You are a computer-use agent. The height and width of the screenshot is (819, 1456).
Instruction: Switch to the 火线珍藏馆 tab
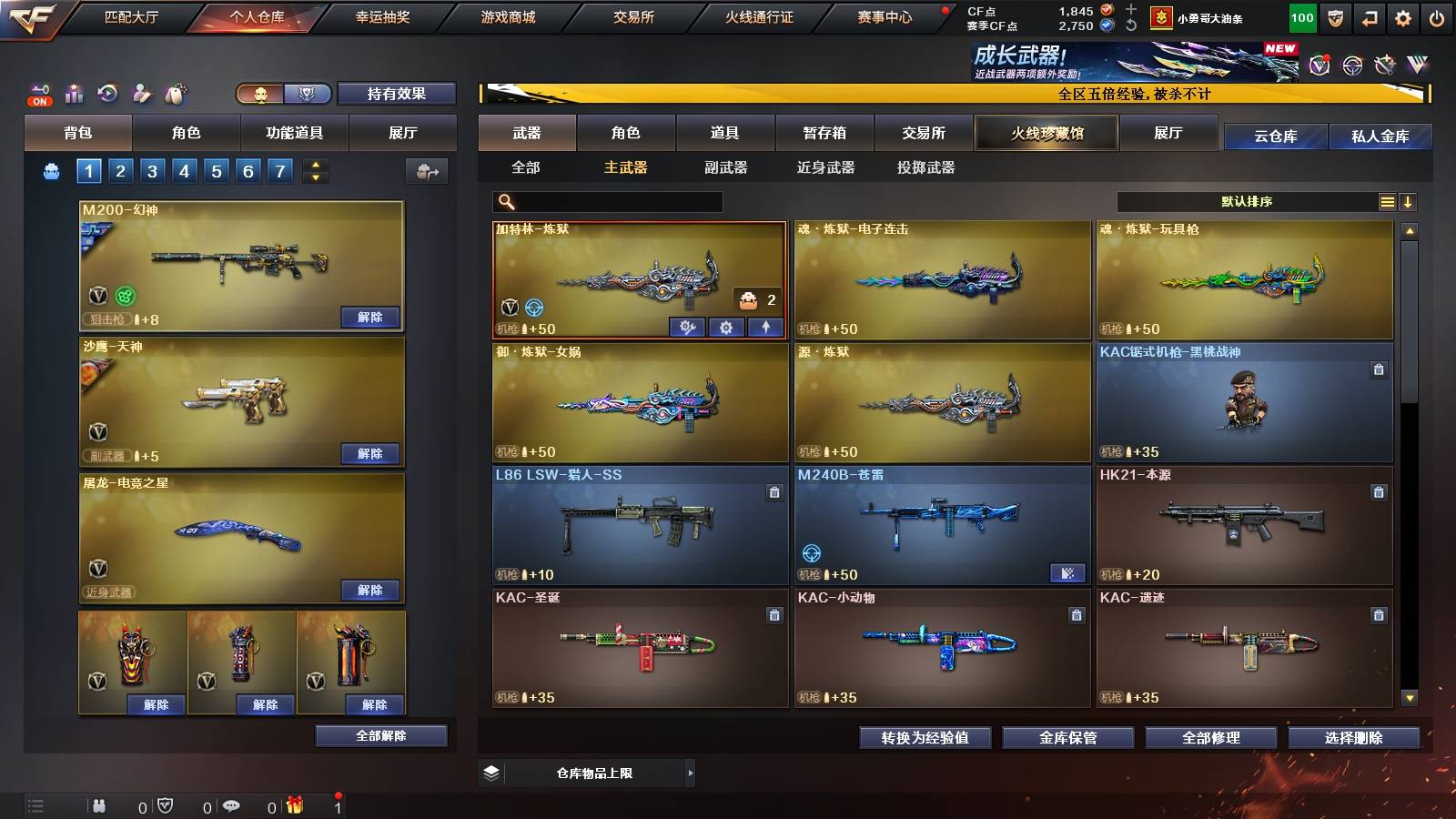coord(1045,133)
